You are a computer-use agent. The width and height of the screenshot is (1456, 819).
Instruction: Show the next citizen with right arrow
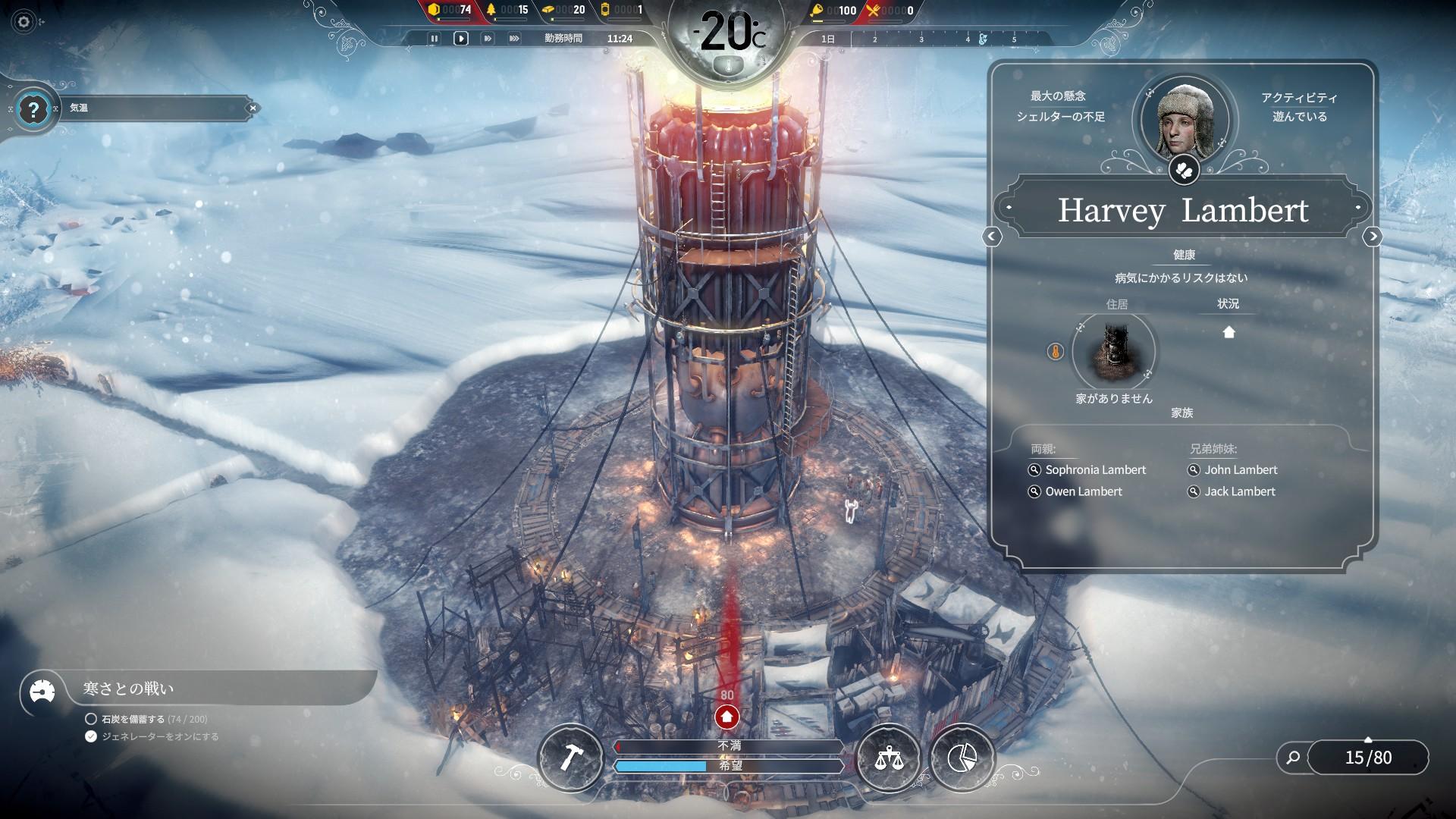pos(1373,237)
